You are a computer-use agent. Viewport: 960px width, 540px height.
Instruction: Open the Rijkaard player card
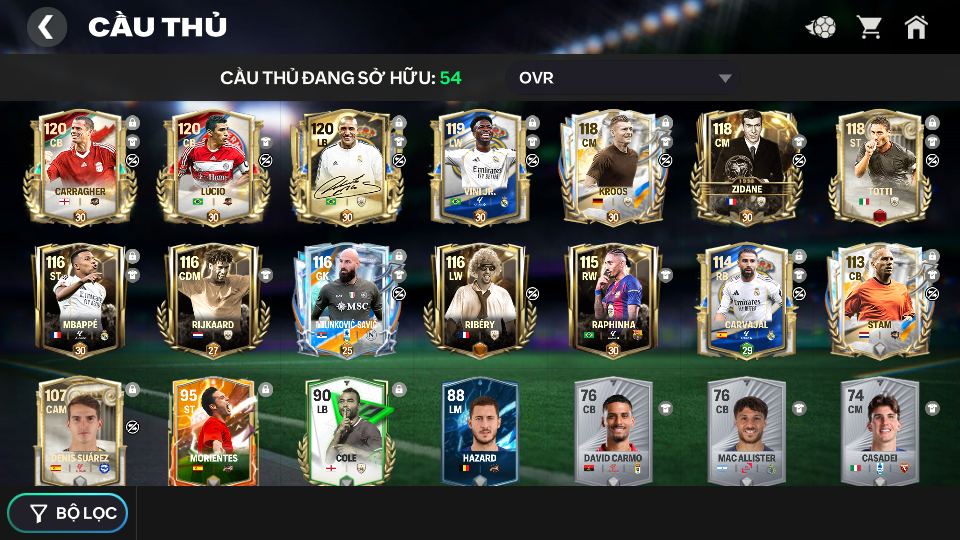tap(212, 300)
